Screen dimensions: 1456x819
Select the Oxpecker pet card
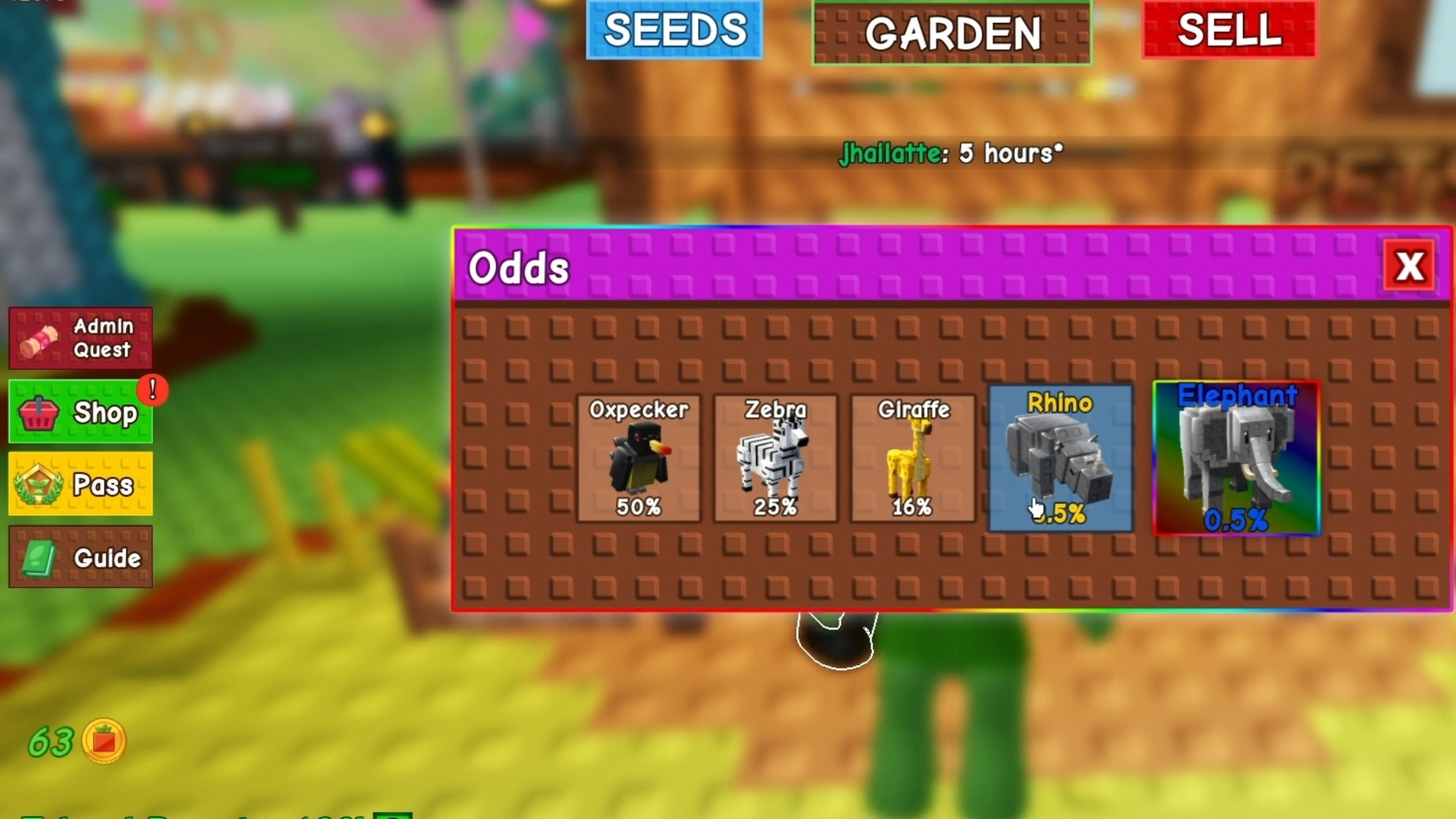tap(639, 459)
